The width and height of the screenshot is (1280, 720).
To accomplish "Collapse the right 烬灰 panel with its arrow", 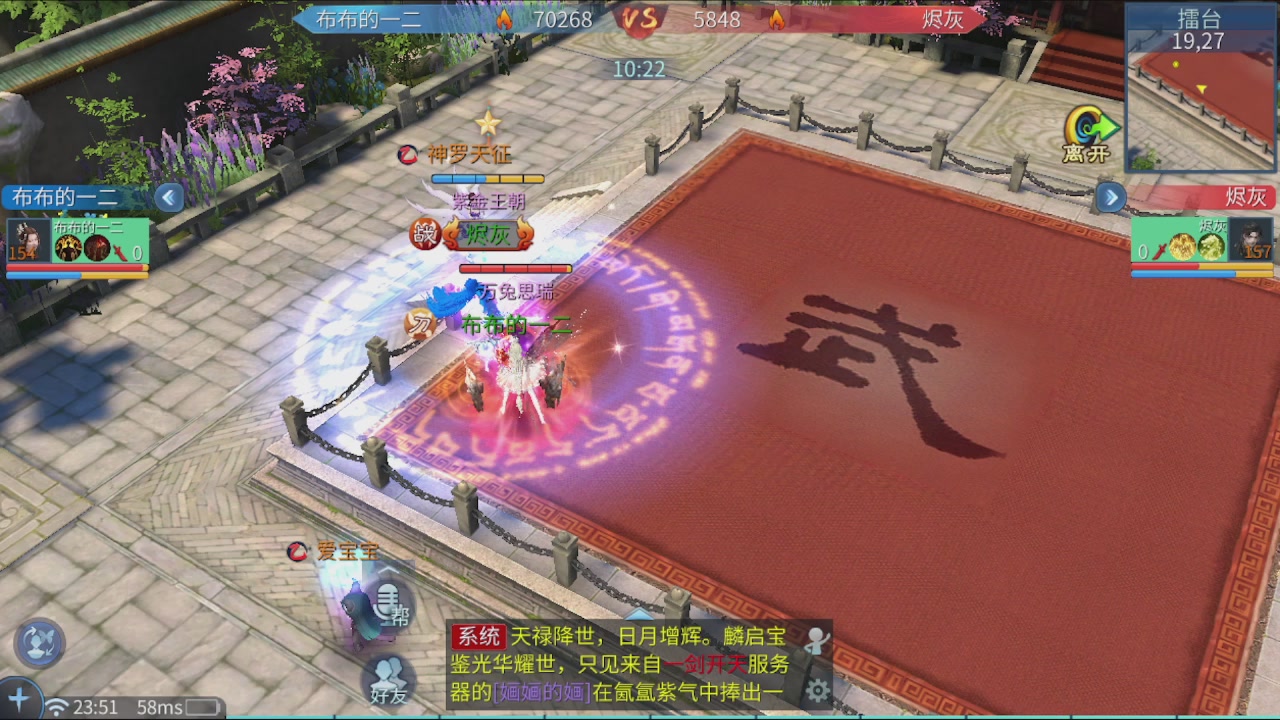I will [1111, 198].
